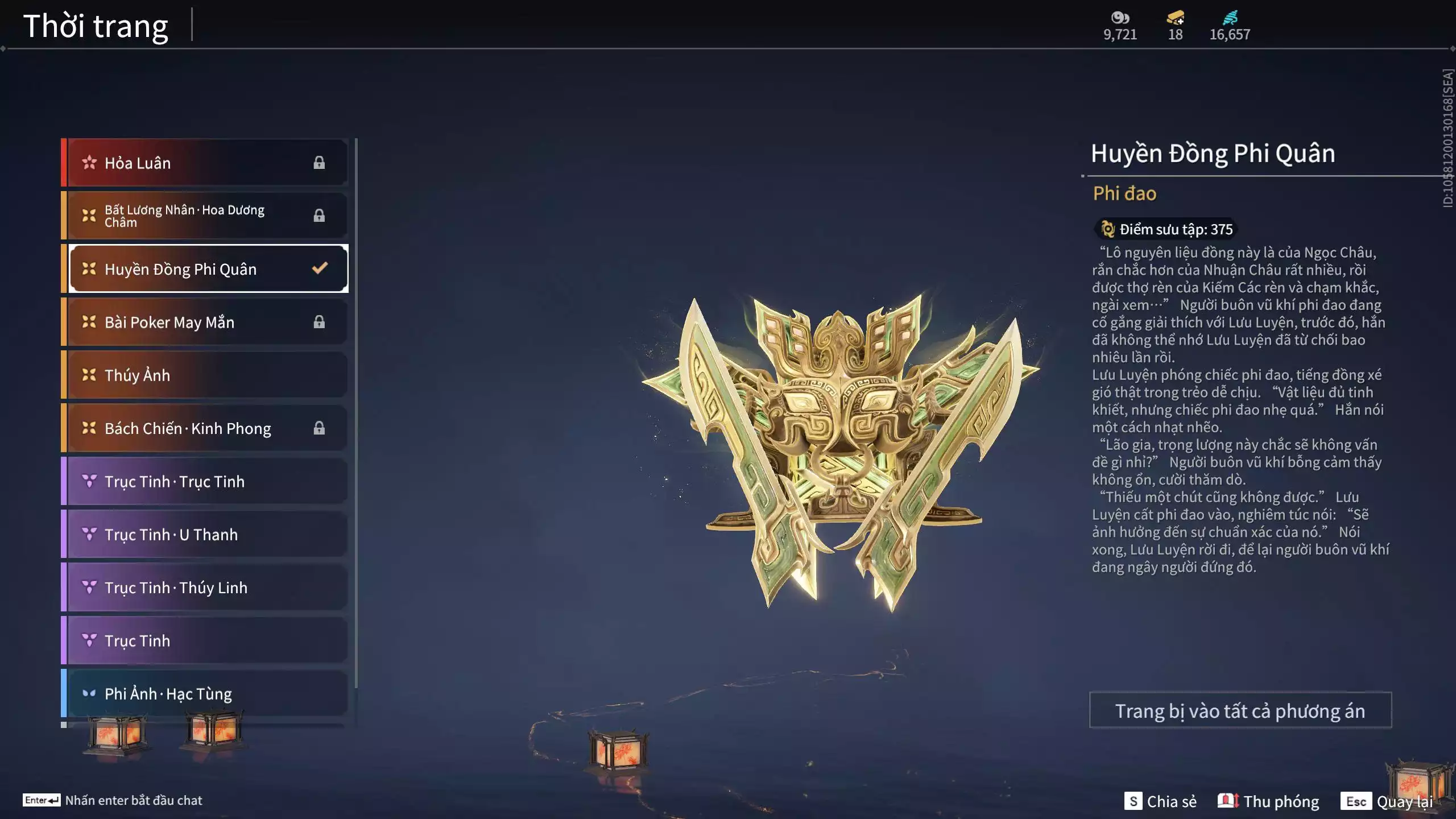Choose Bất Lương Nhân · Hoa Dương Châm

(205, 216)
